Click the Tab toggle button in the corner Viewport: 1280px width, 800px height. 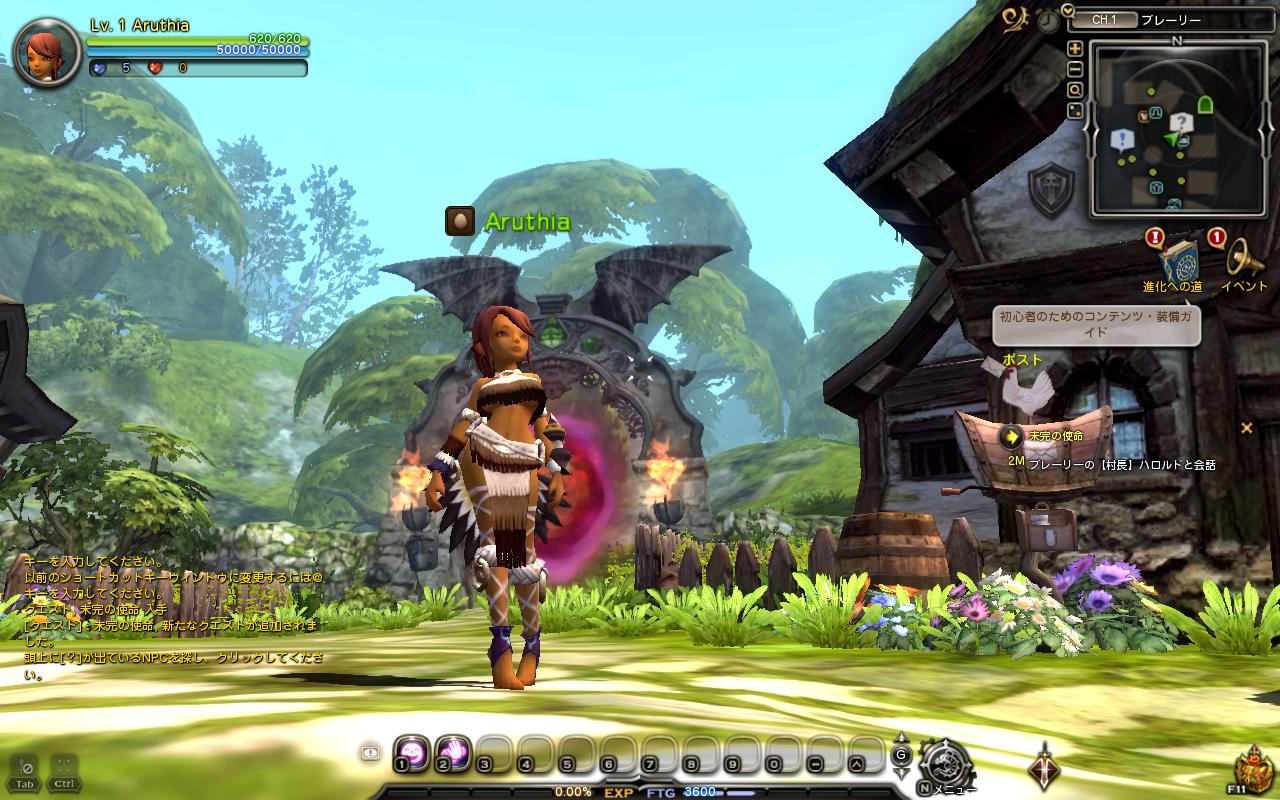[26, 771]
